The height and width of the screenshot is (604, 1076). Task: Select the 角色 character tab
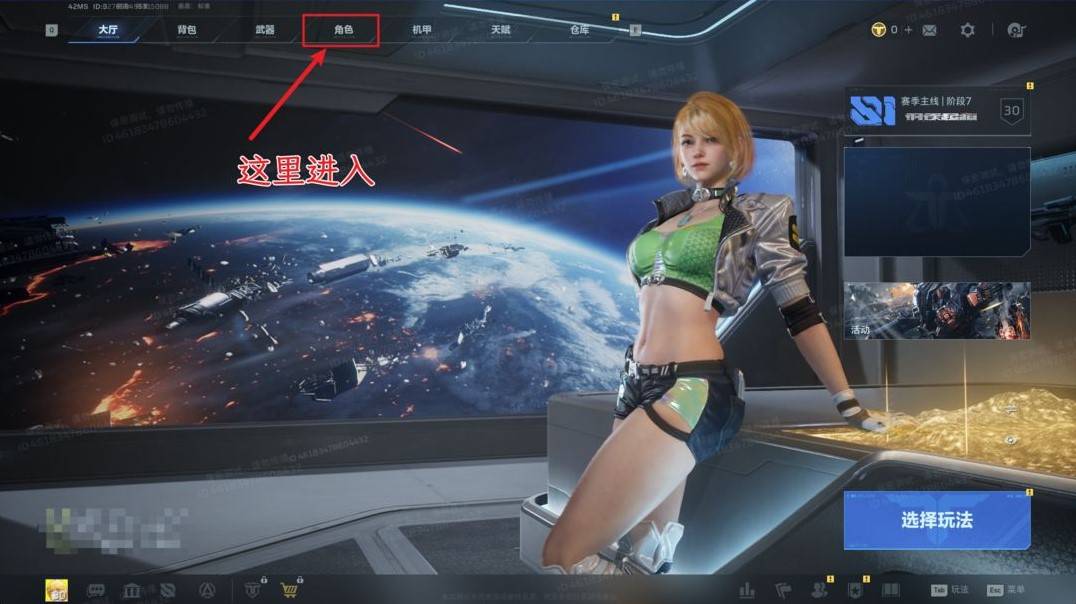pos(343,30)
